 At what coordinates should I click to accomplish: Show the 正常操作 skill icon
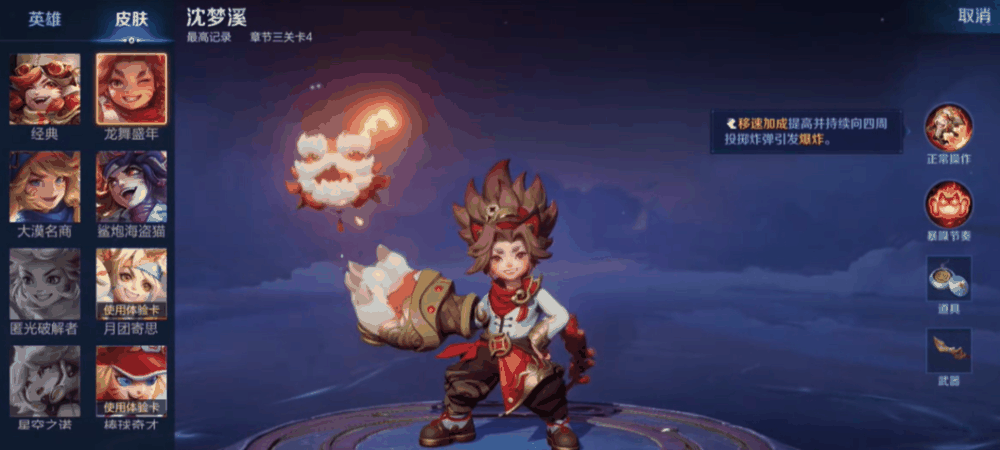point(948,127)
